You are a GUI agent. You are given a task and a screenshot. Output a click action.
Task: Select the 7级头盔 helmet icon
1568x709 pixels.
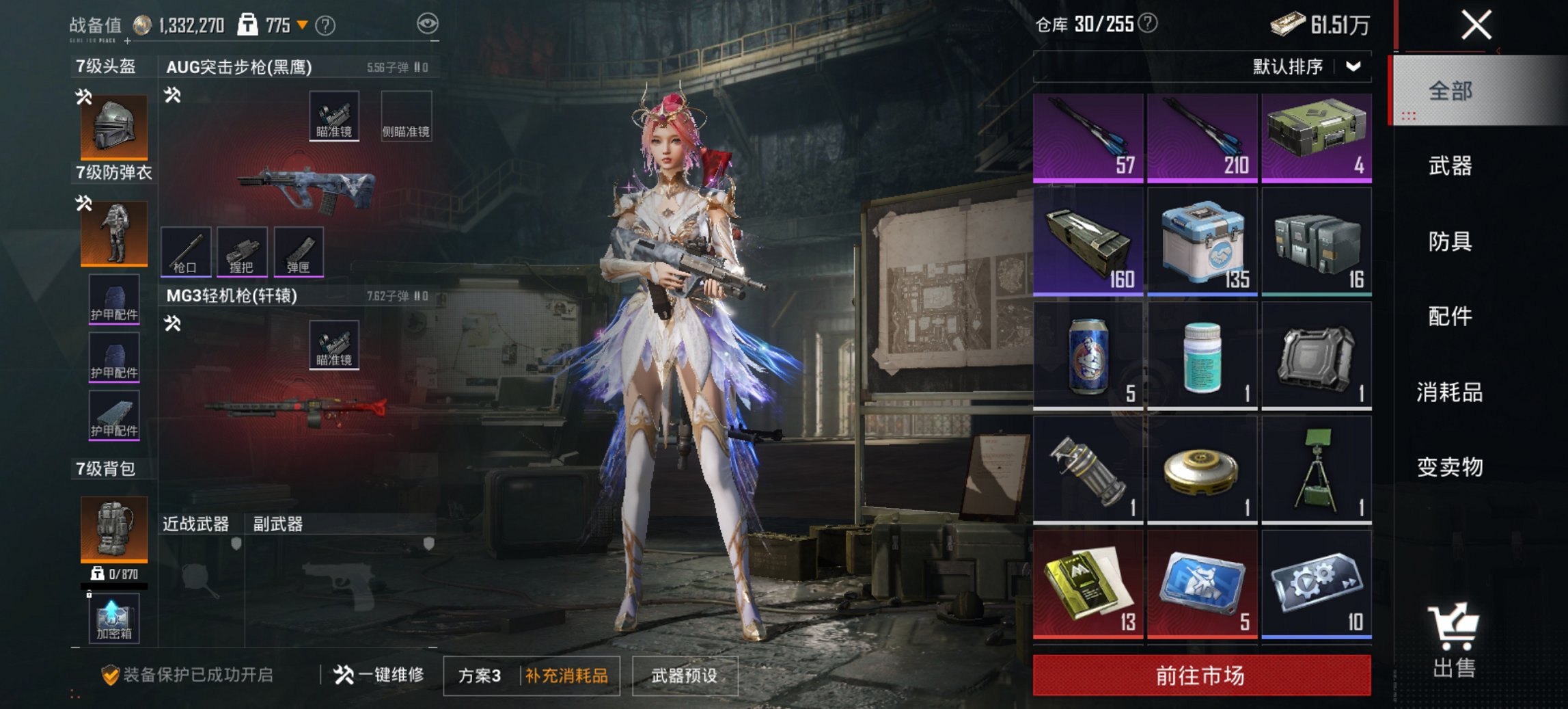pyautogui.click(x=113, y=125)
